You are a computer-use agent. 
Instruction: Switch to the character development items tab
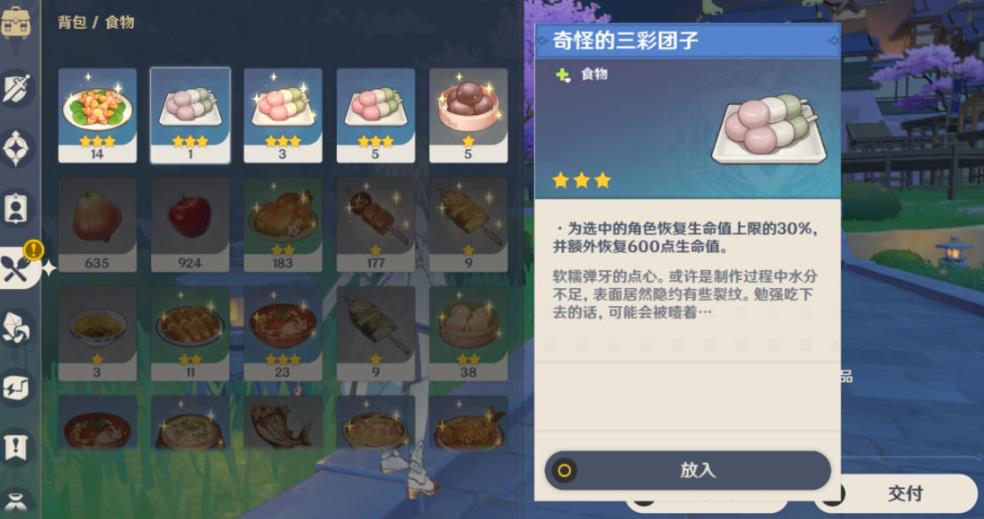tap(17, 208)
